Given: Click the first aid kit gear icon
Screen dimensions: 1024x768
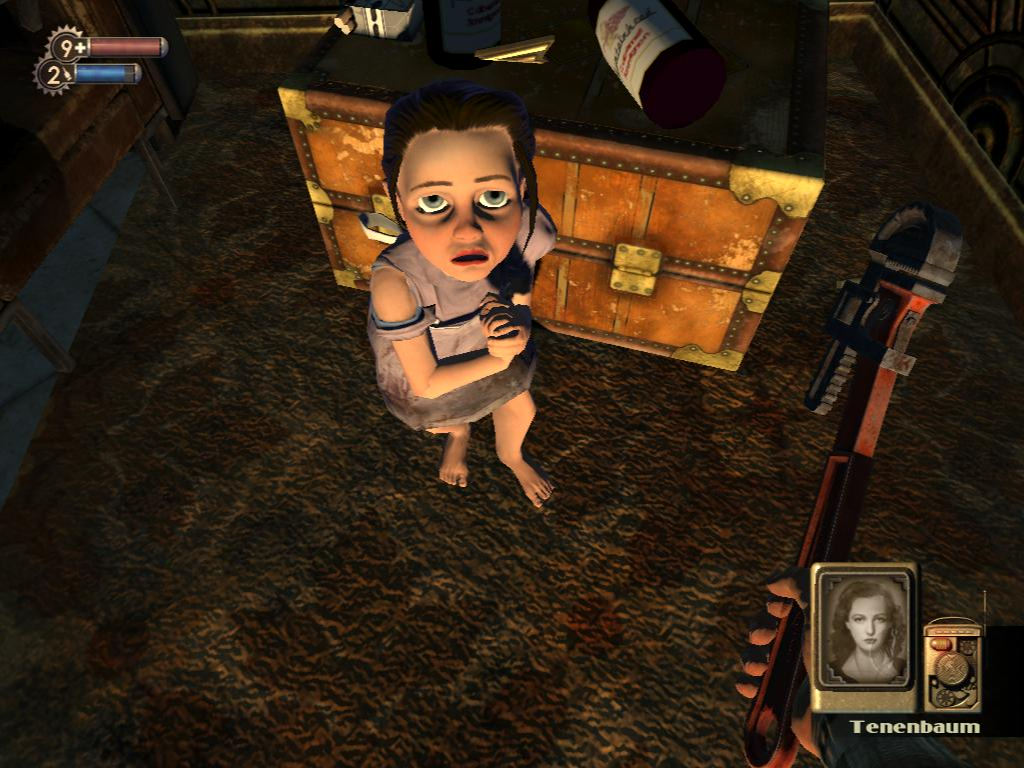Looking at the screenshot, I should tap(67, 46).
